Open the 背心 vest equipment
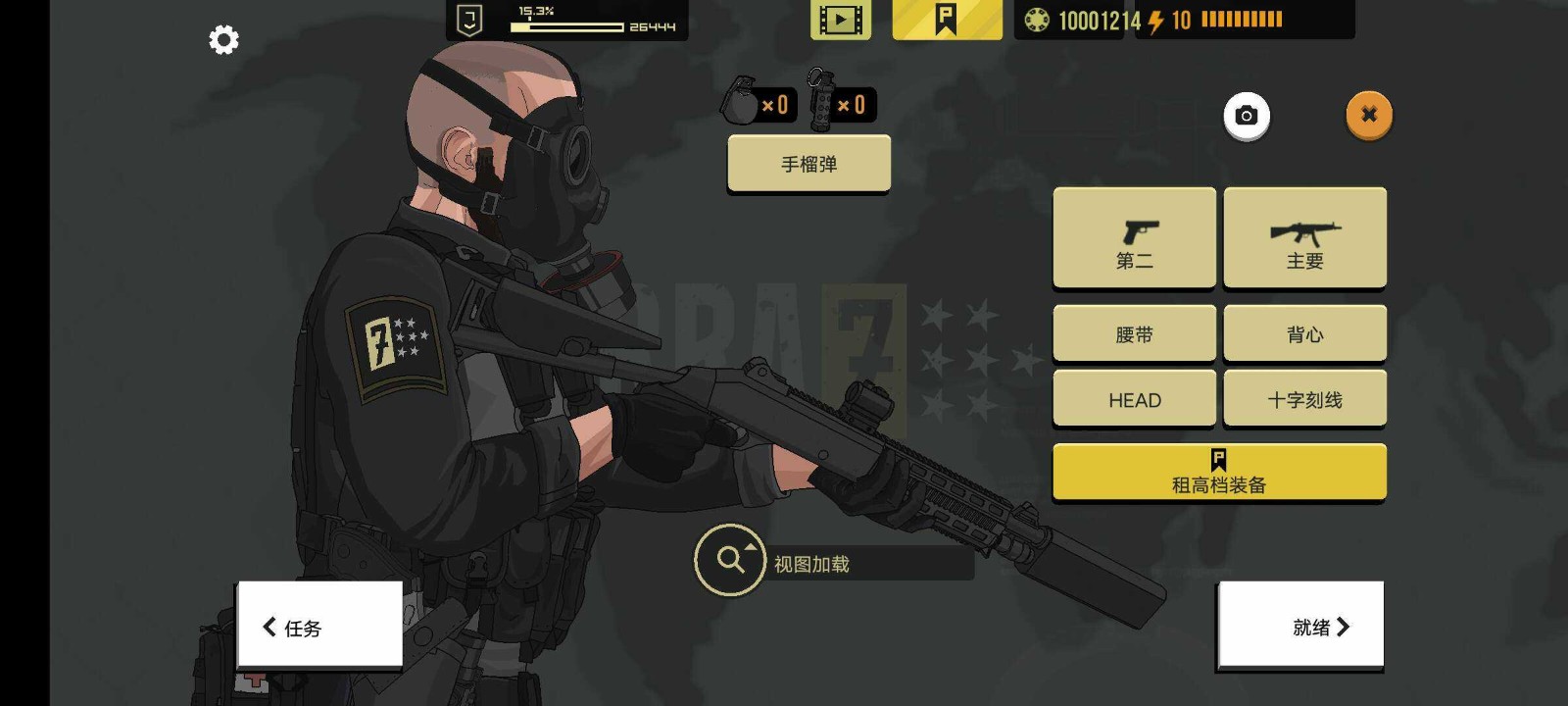This screenshot has width=1568, height=706. click(x=1304, y=334)
